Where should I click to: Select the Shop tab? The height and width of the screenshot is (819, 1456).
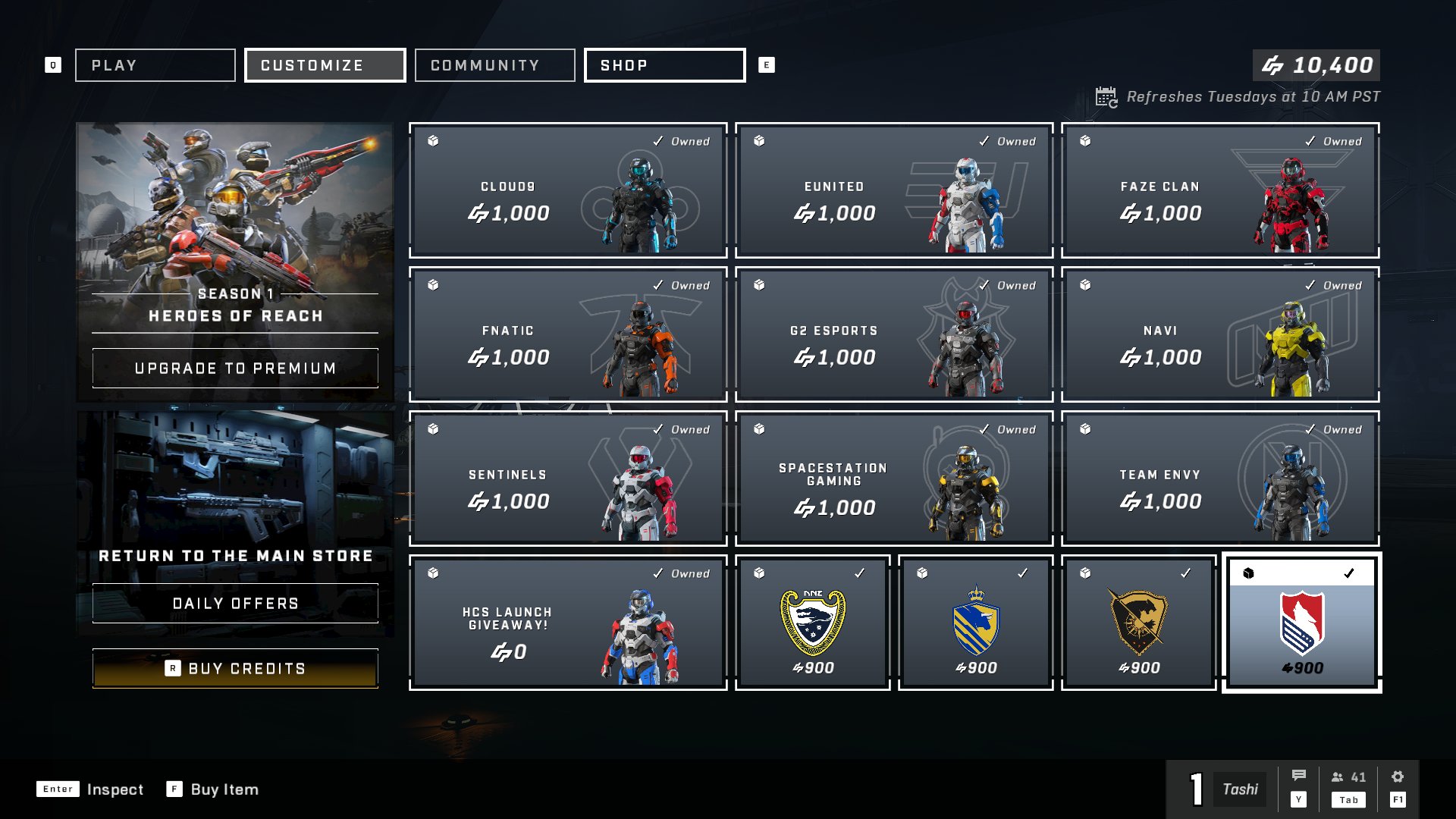(x=664, y=65)
